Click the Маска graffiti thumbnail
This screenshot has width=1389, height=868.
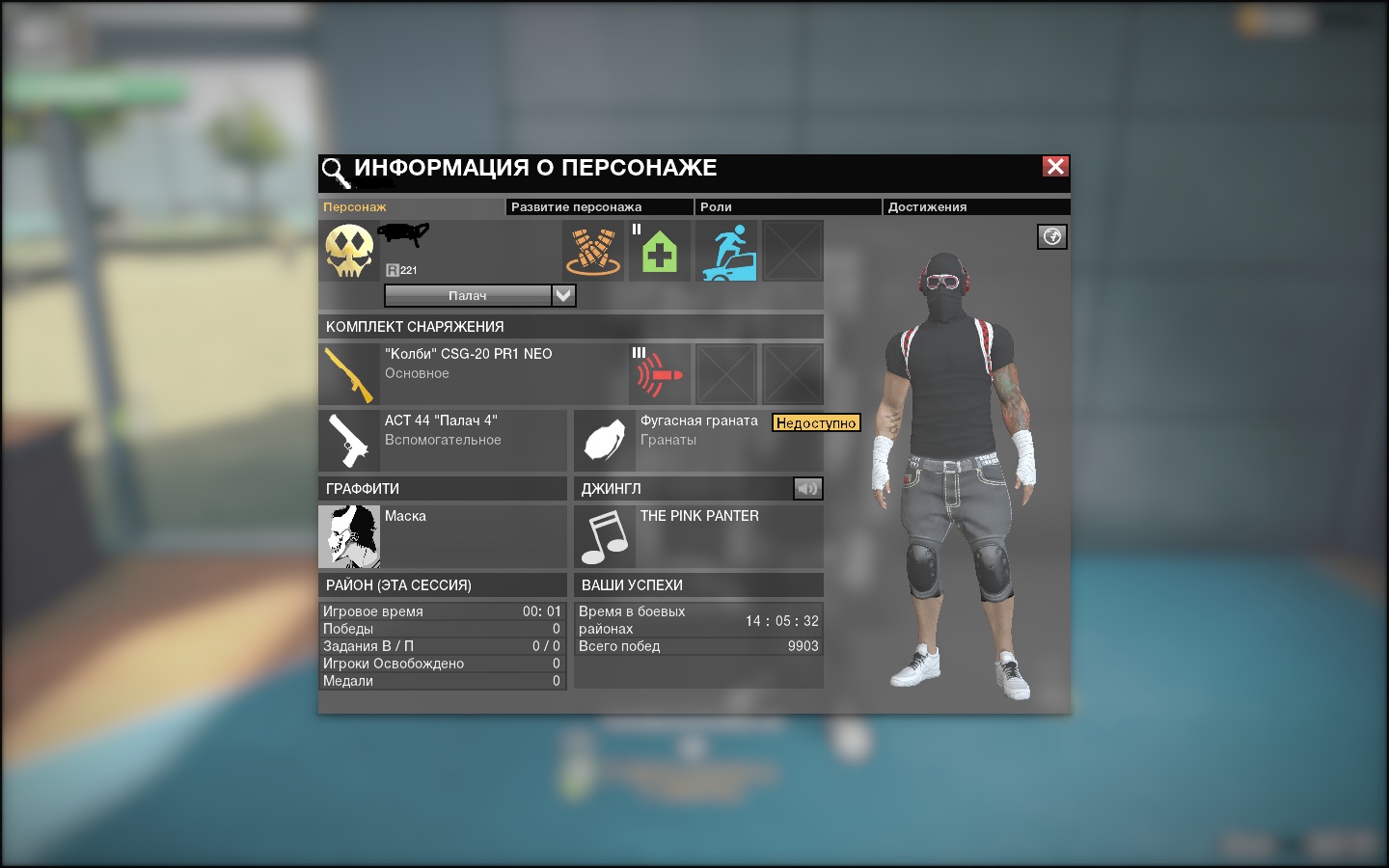[x=349, y=536]
